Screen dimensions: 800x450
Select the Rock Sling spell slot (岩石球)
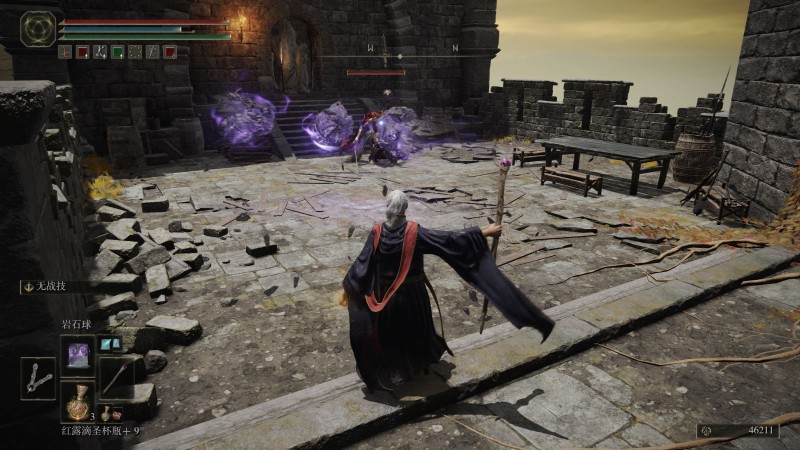(x=77, y=353)
